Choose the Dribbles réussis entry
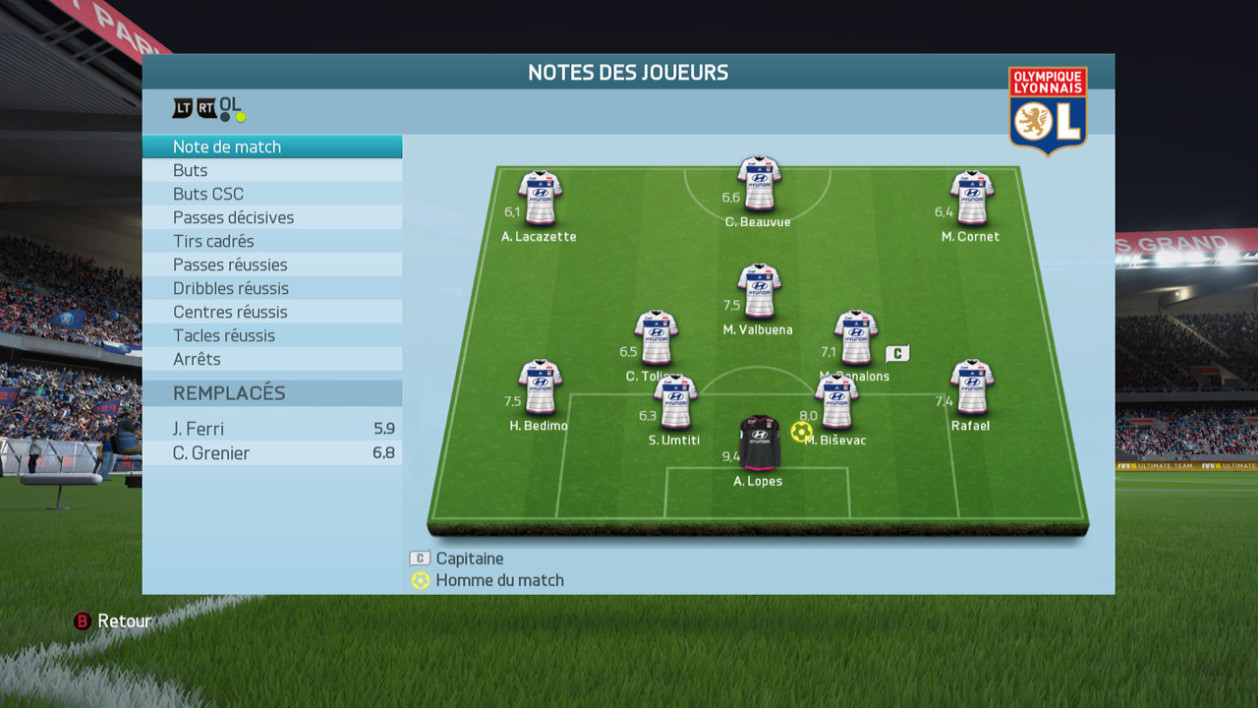 (x=272, y=288)
